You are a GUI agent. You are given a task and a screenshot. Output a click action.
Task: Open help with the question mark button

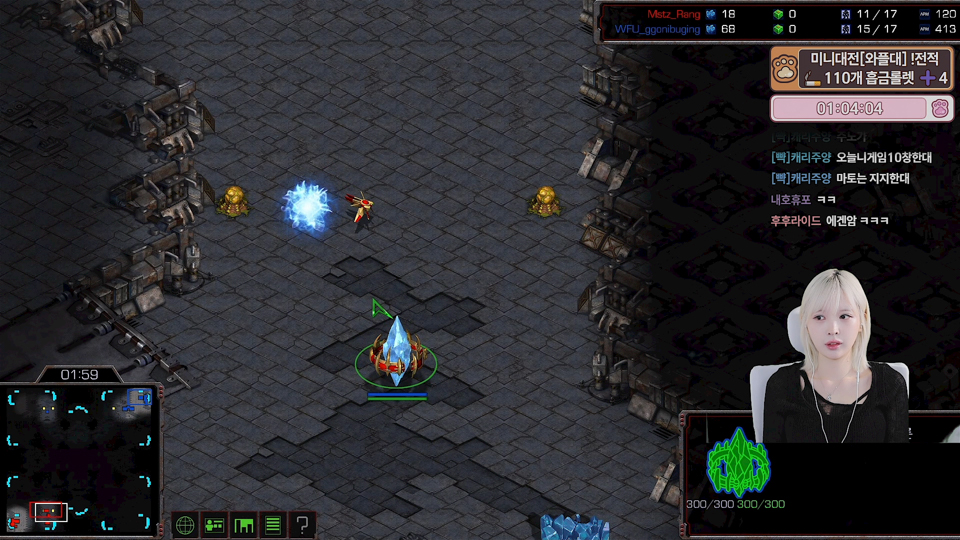tap(301, 524)
